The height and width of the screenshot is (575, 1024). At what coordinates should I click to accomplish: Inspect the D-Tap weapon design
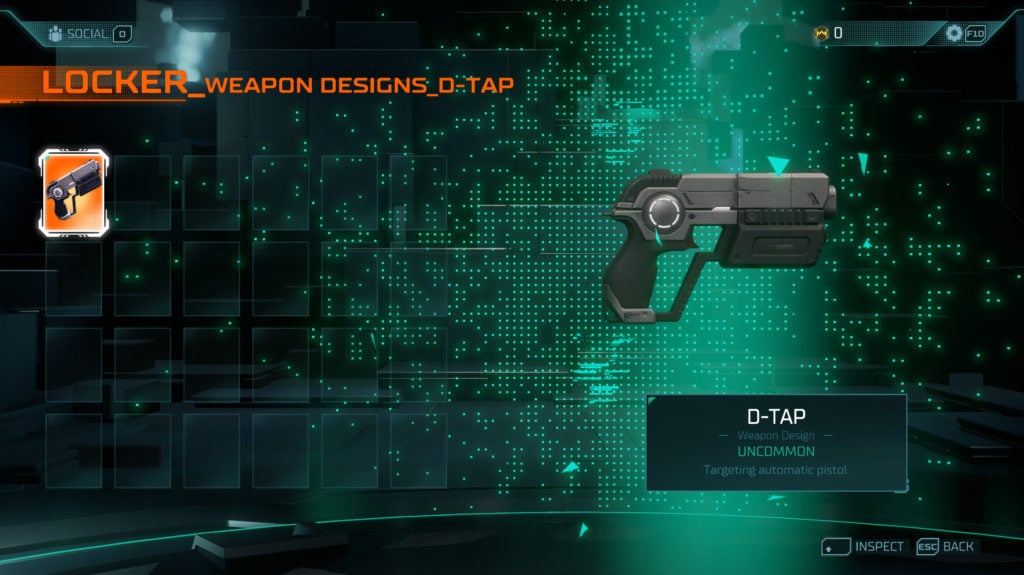pos(864,547)
